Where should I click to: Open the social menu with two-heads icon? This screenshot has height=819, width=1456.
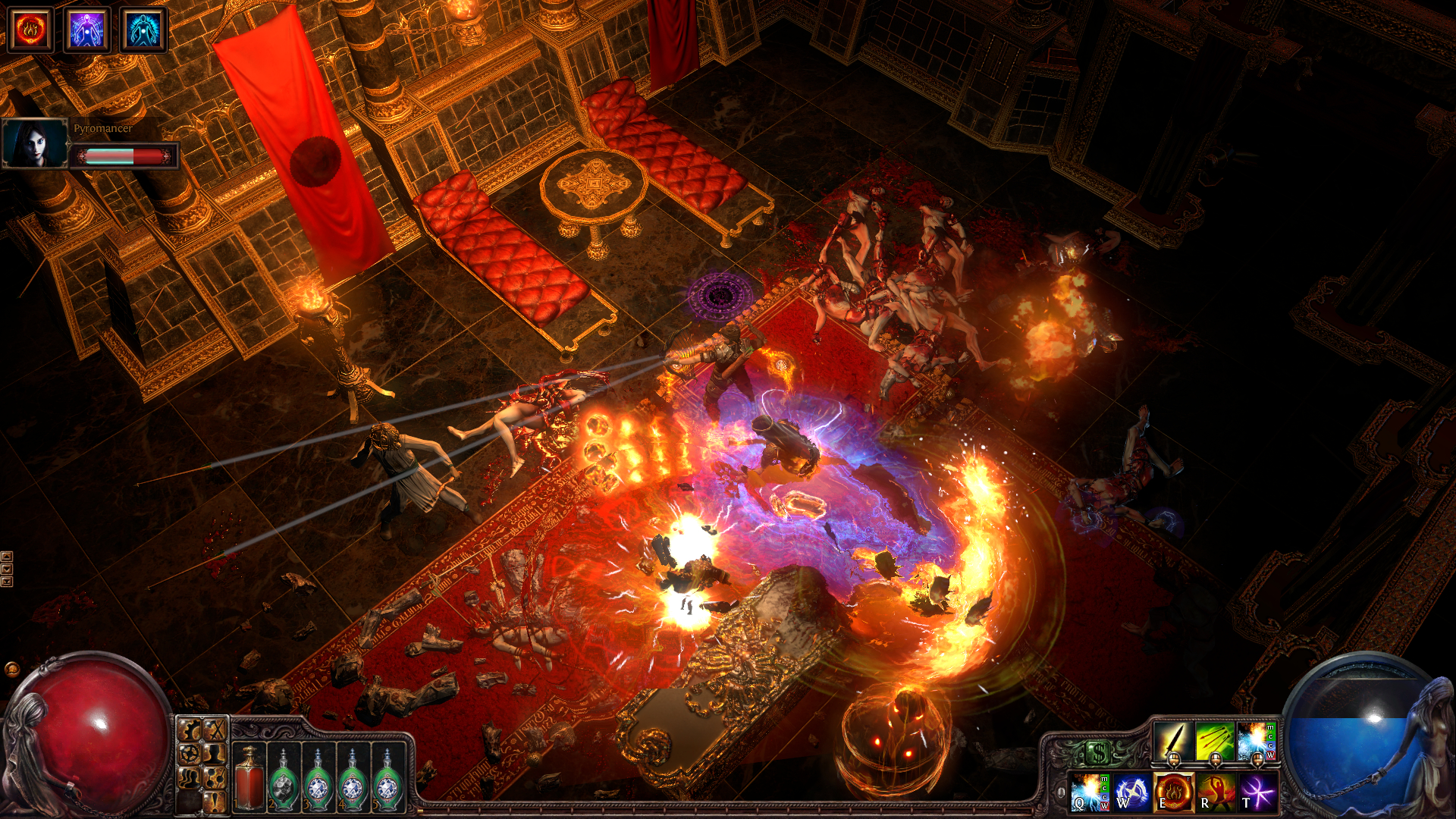[190, 778]
